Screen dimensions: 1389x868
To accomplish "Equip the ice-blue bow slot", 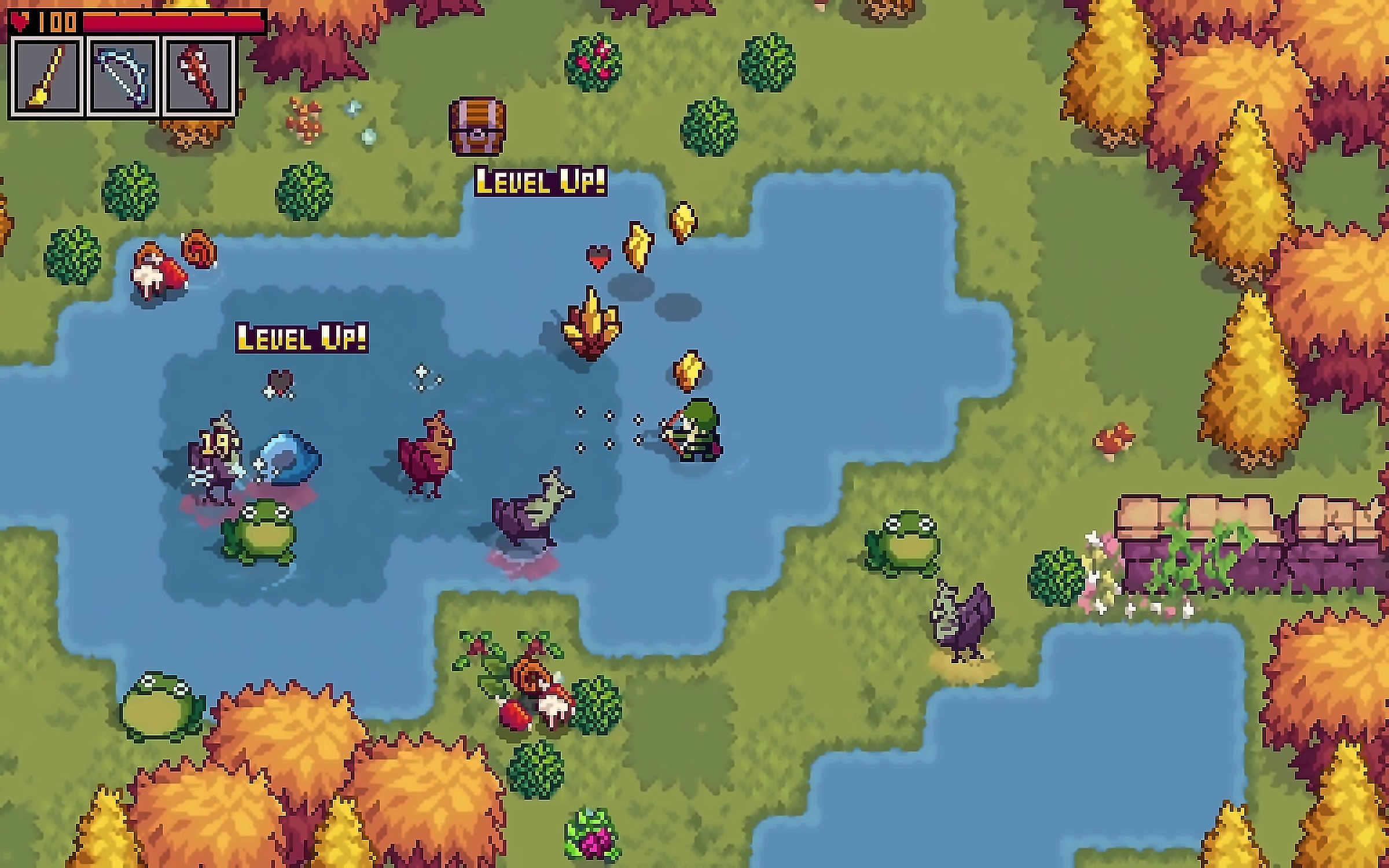I will pyautogui.click(x=123, y=76).
